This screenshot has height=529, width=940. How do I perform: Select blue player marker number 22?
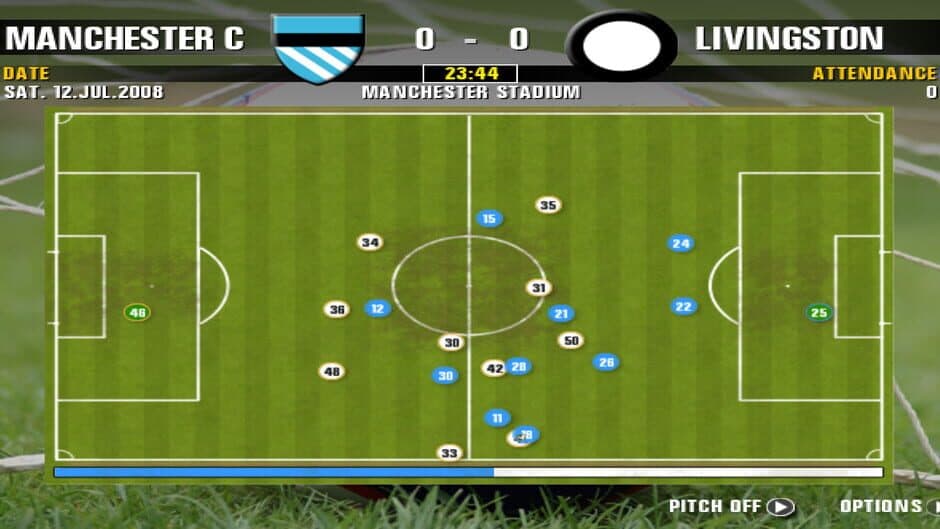(684, 307)
